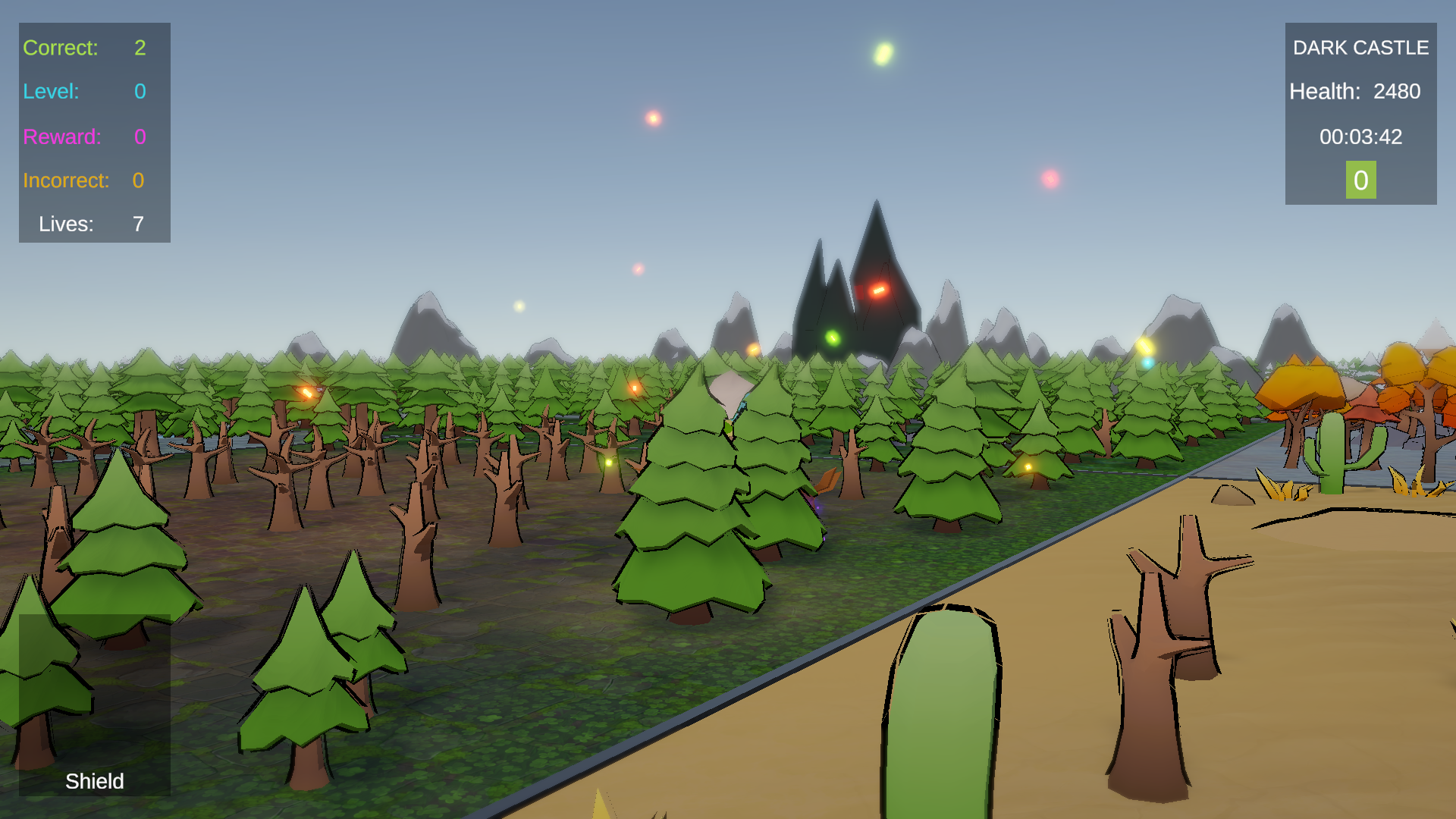
Task: Click the DARK CASTLE title text
Action: click(1360, 47)
